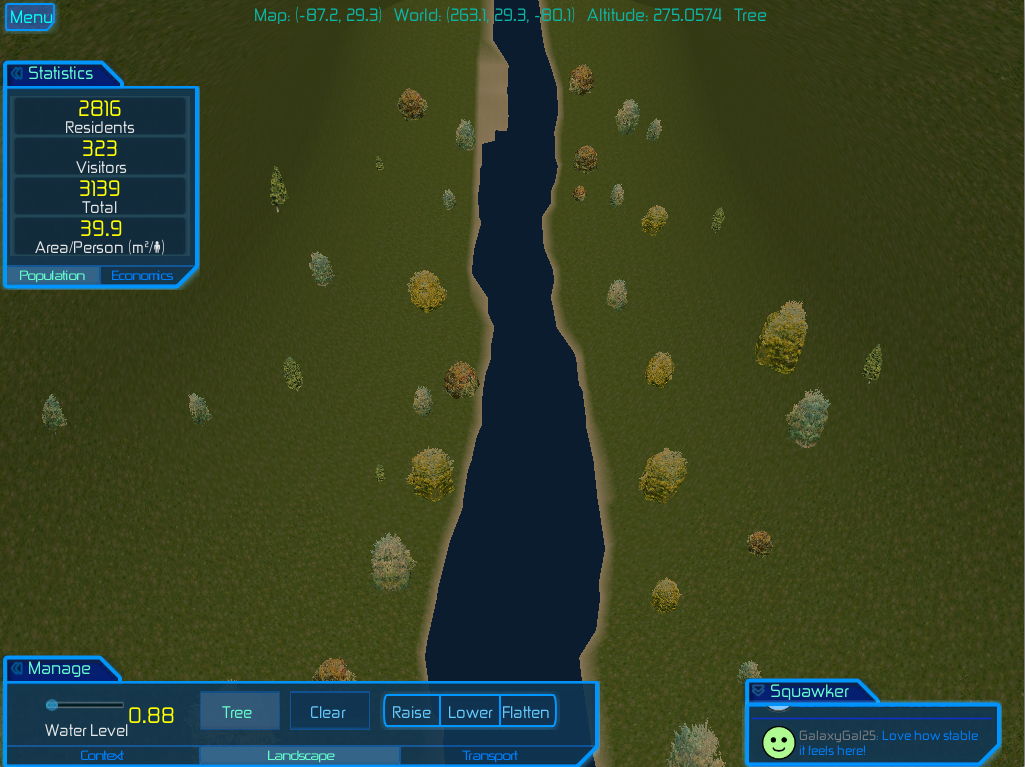Switch to the Economics tab
Image resolution: width=1025 pixels, height=767 pixels.
[x=142, y=276]
